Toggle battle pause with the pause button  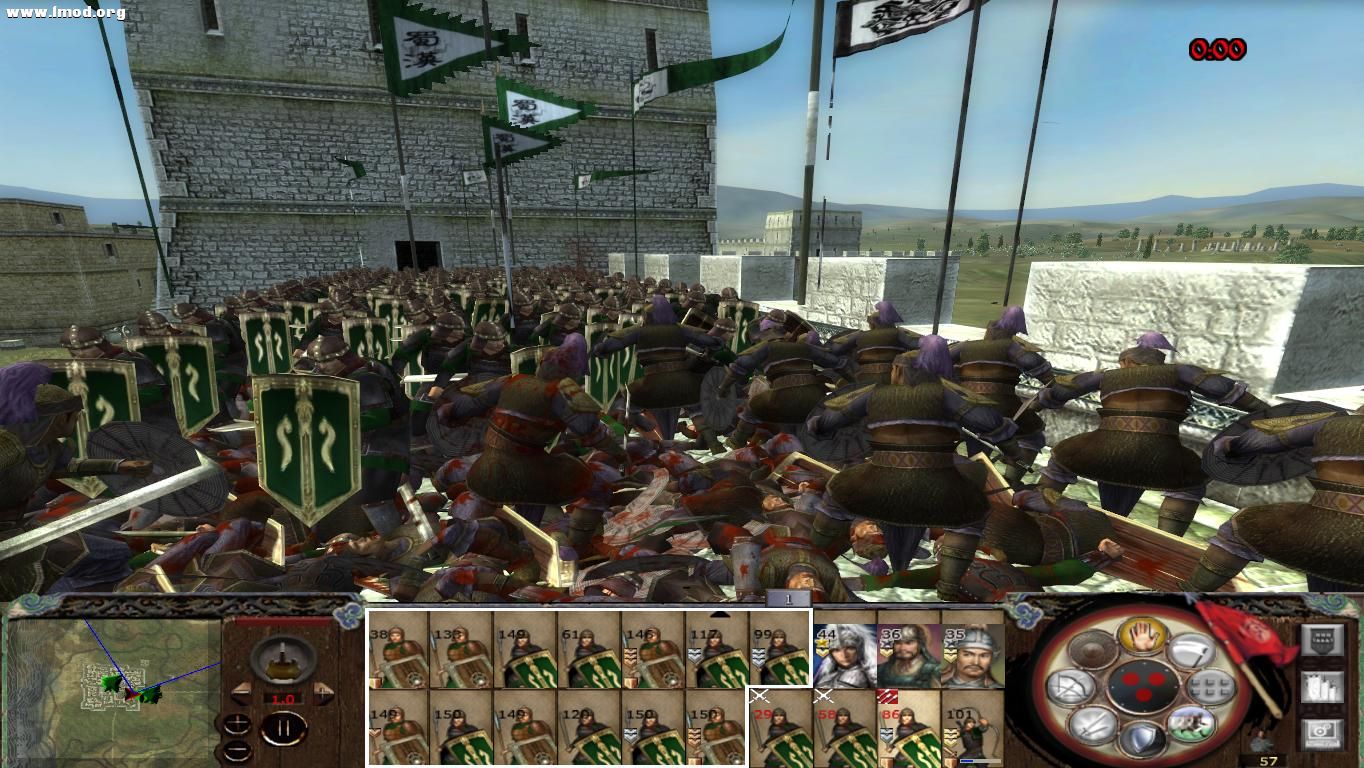(285, 727)
